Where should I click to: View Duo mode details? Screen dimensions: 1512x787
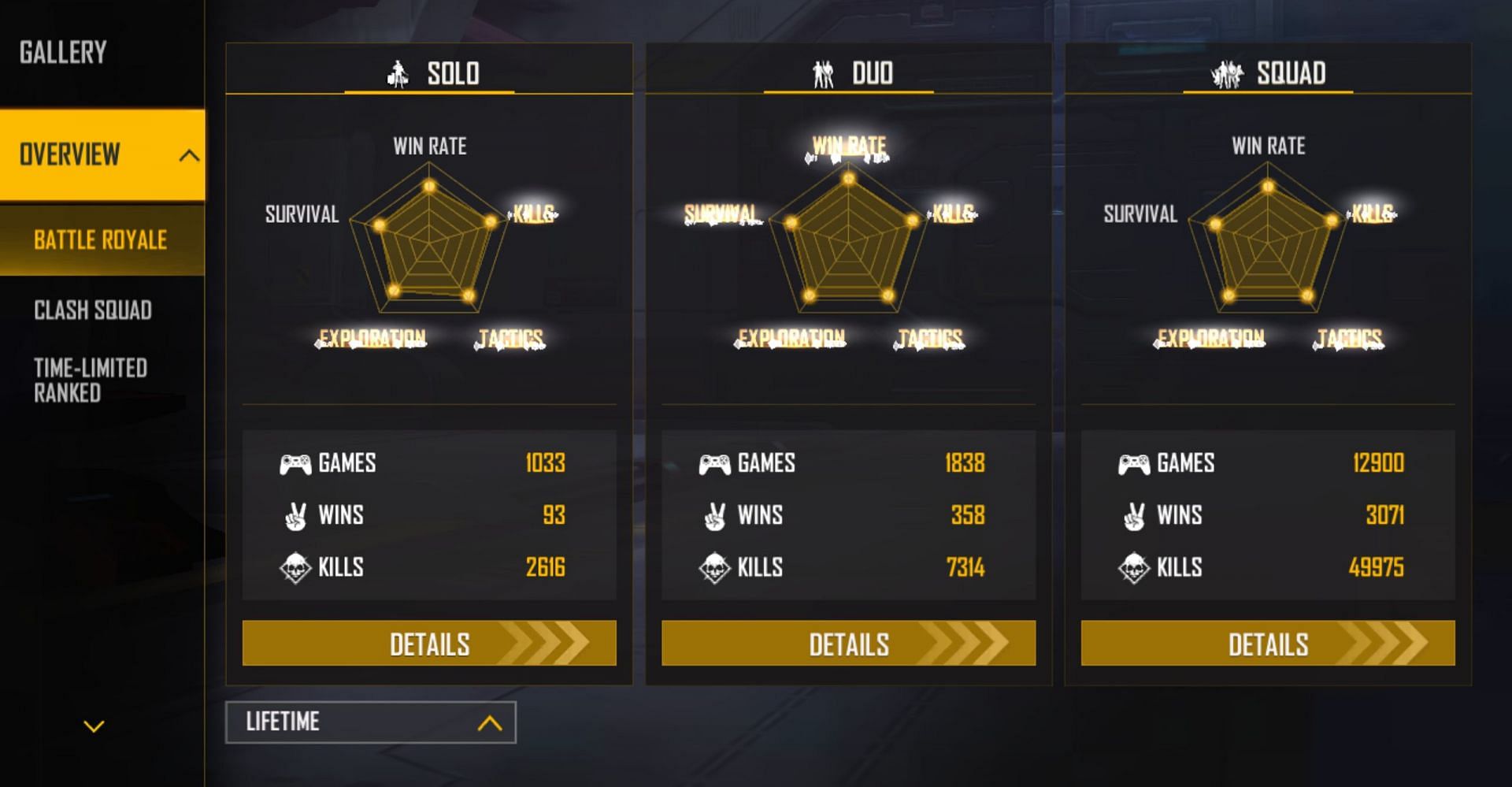(848, 644)
